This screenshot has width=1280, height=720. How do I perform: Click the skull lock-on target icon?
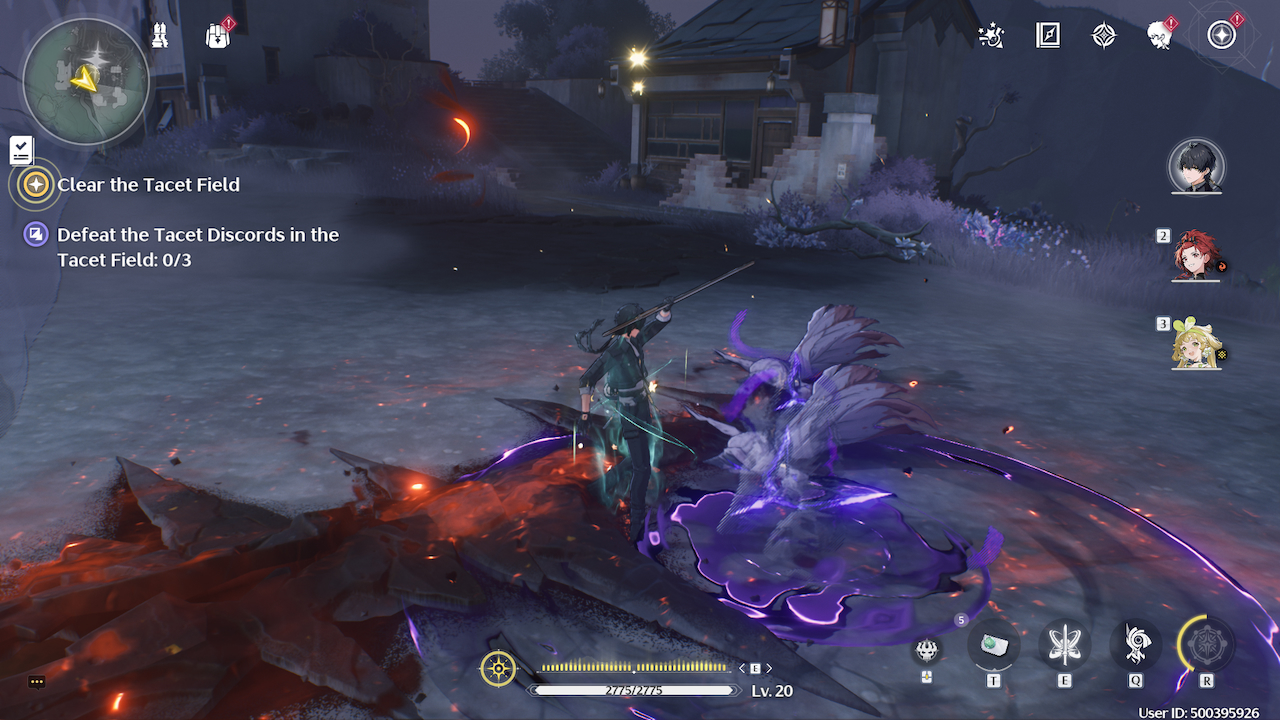pos(927,650)
